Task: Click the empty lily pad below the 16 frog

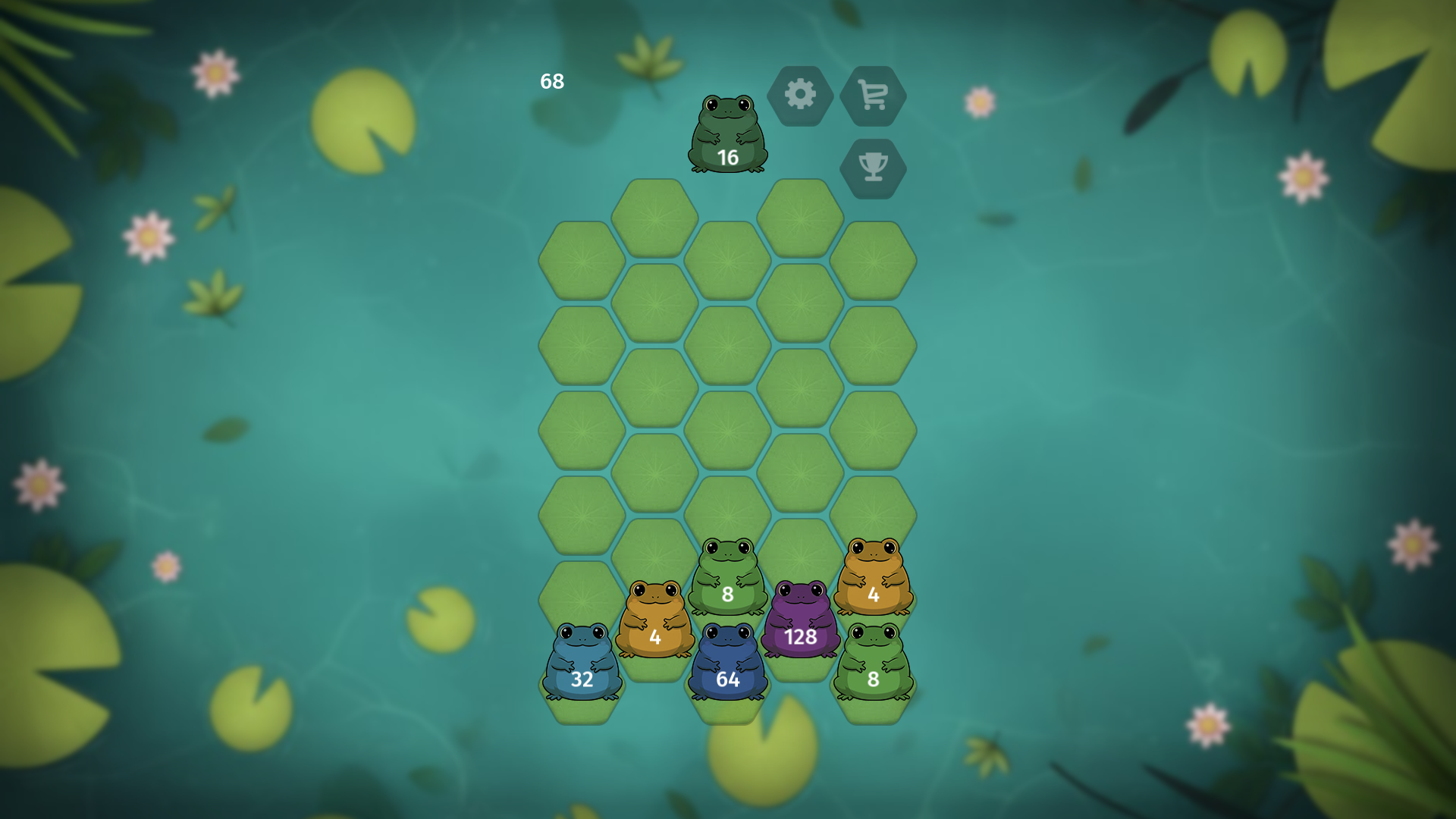Action: 726,262
